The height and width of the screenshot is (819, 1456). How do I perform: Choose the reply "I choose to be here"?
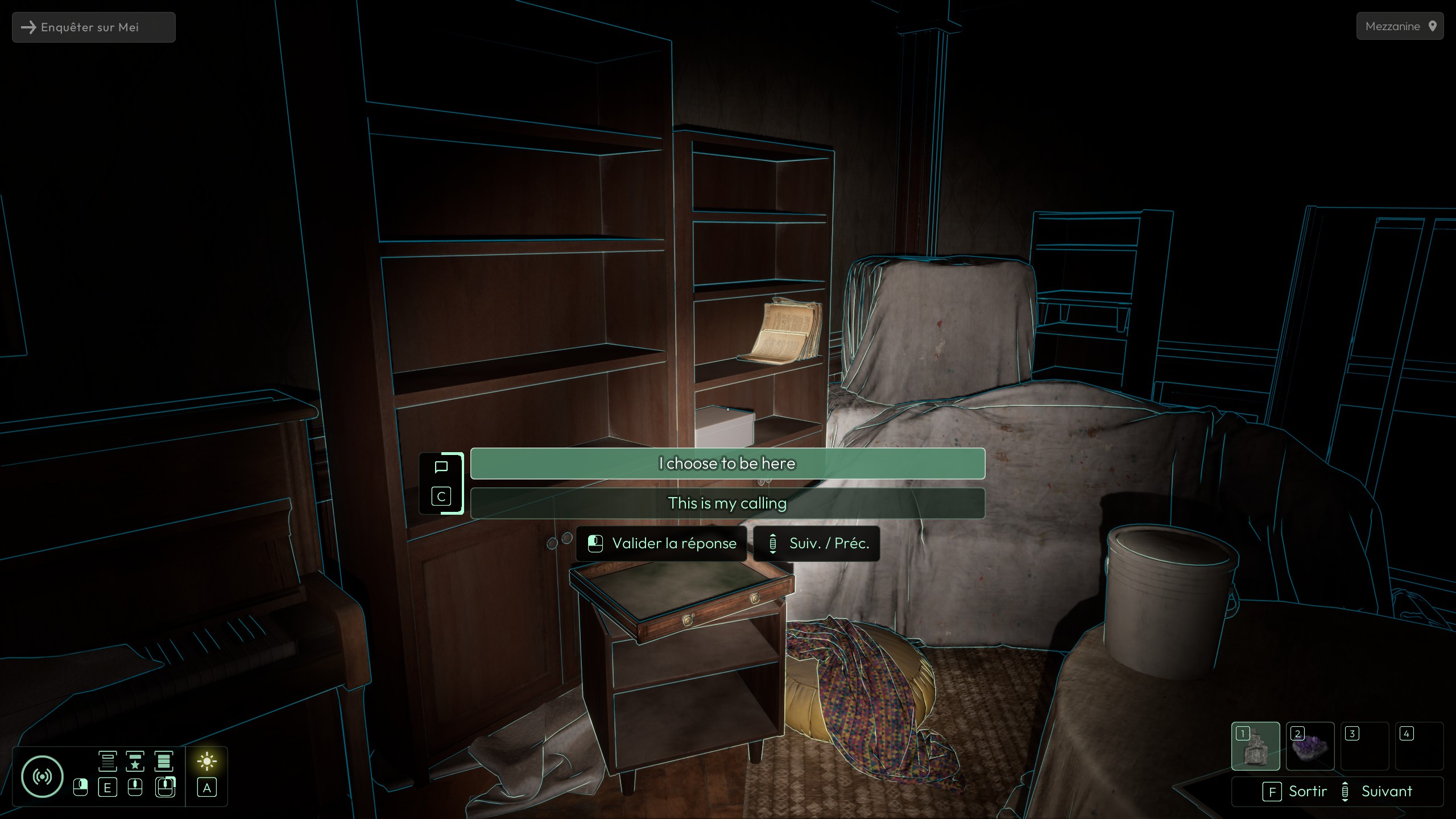pos(727,464)
